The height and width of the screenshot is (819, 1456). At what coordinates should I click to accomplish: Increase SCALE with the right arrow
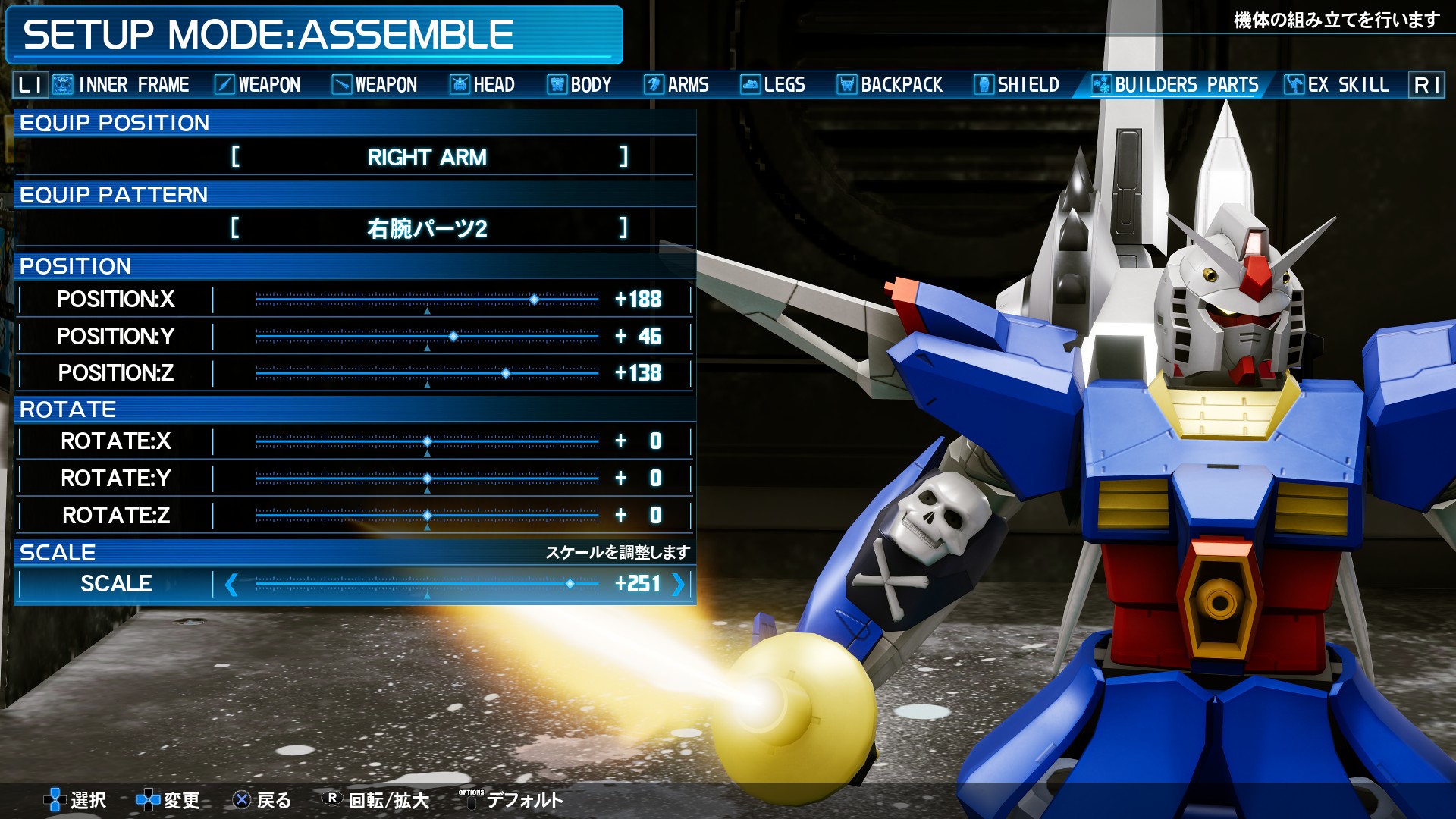click(x=678, y=584)
